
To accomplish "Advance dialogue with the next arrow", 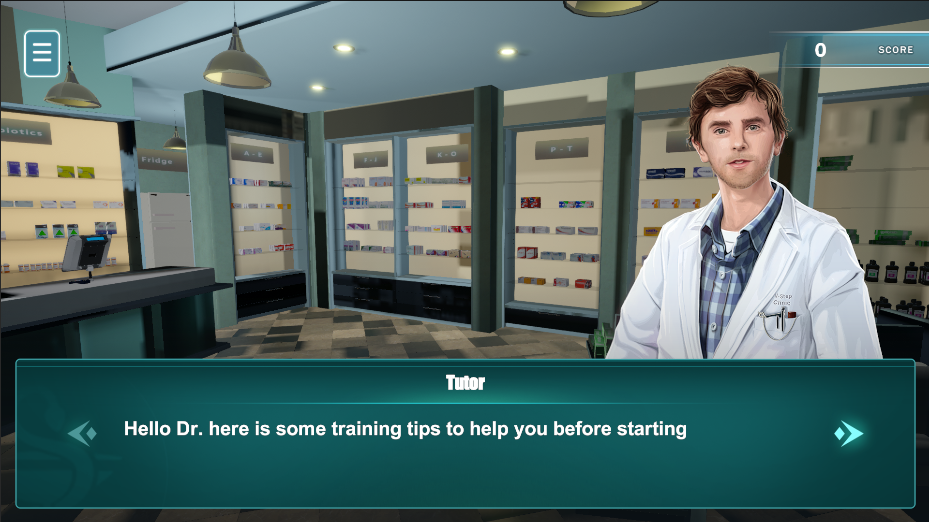I will coord(848,433).
